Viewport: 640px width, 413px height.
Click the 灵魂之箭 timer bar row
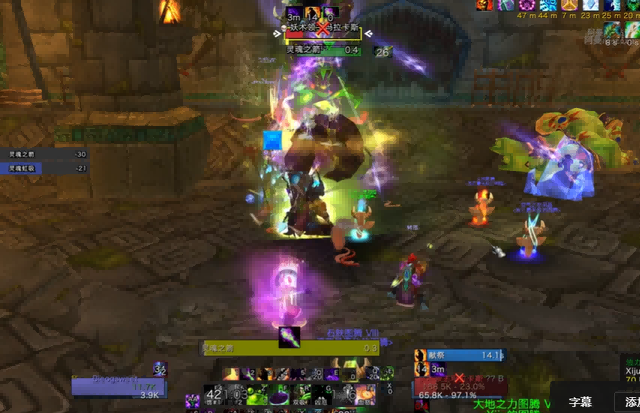pyautogui.click(x=47, y=154)
